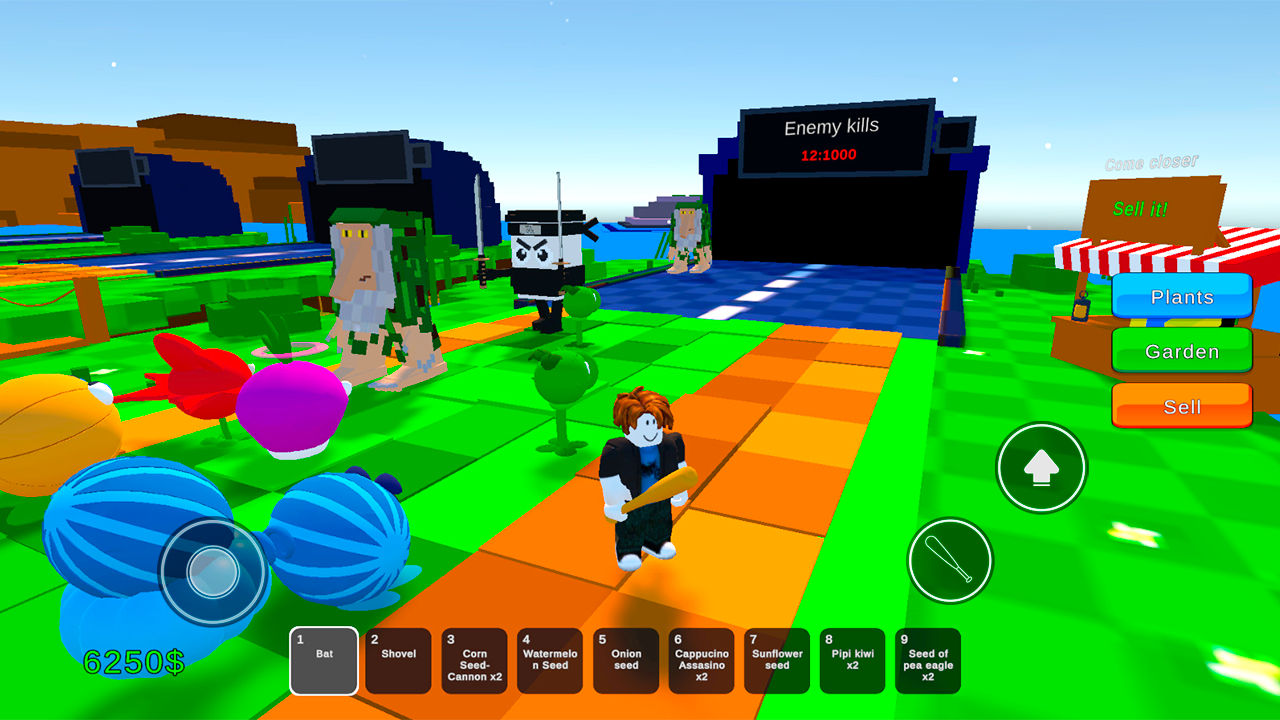
Task: Open the Plants shop menu
Action: (1181, 297)
